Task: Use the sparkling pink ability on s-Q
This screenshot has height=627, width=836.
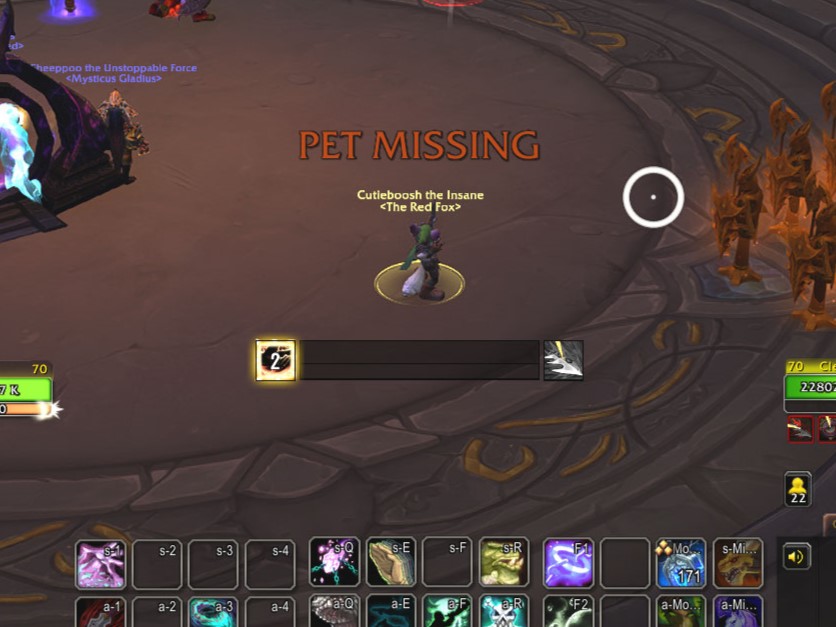Action: [334, 563]
